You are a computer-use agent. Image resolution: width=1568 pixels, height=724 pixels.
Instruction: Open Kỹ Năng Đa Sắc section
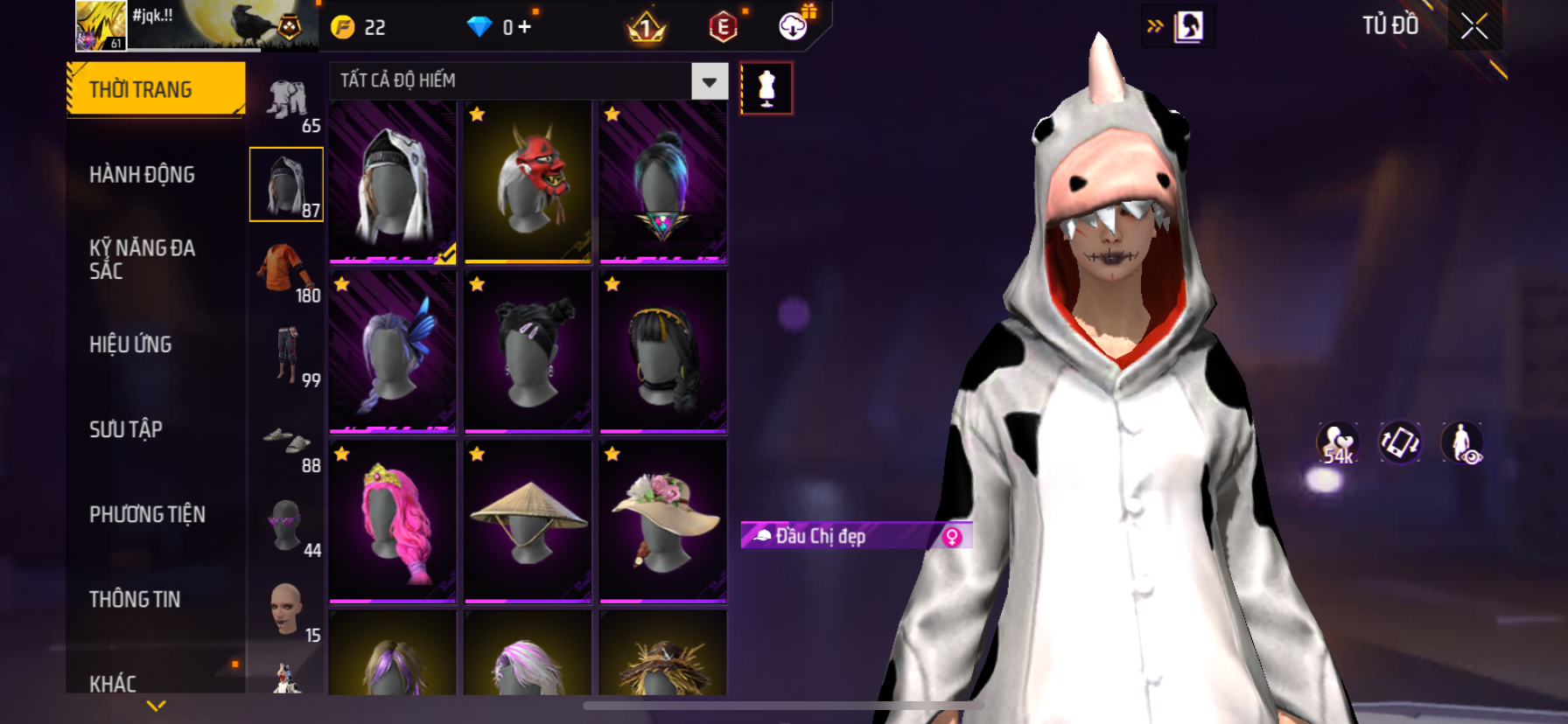click(142, 259)
